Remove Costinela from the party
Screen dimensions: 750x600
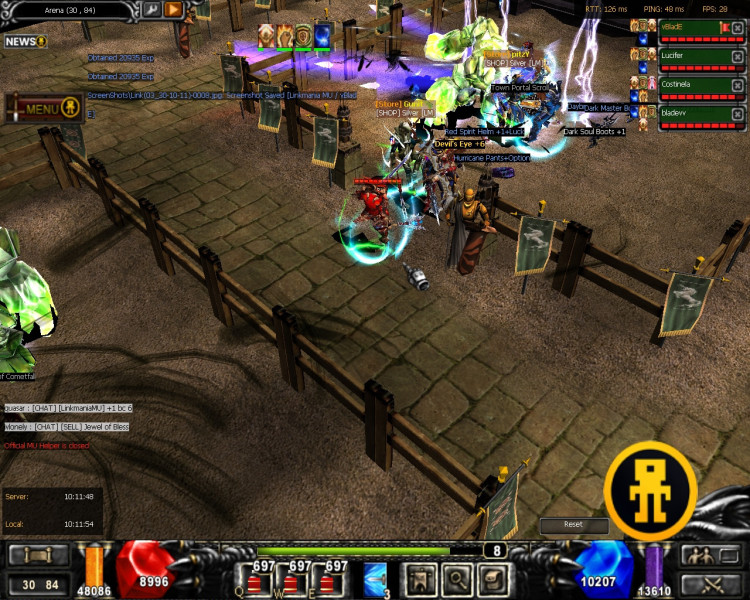coord(737,86)
